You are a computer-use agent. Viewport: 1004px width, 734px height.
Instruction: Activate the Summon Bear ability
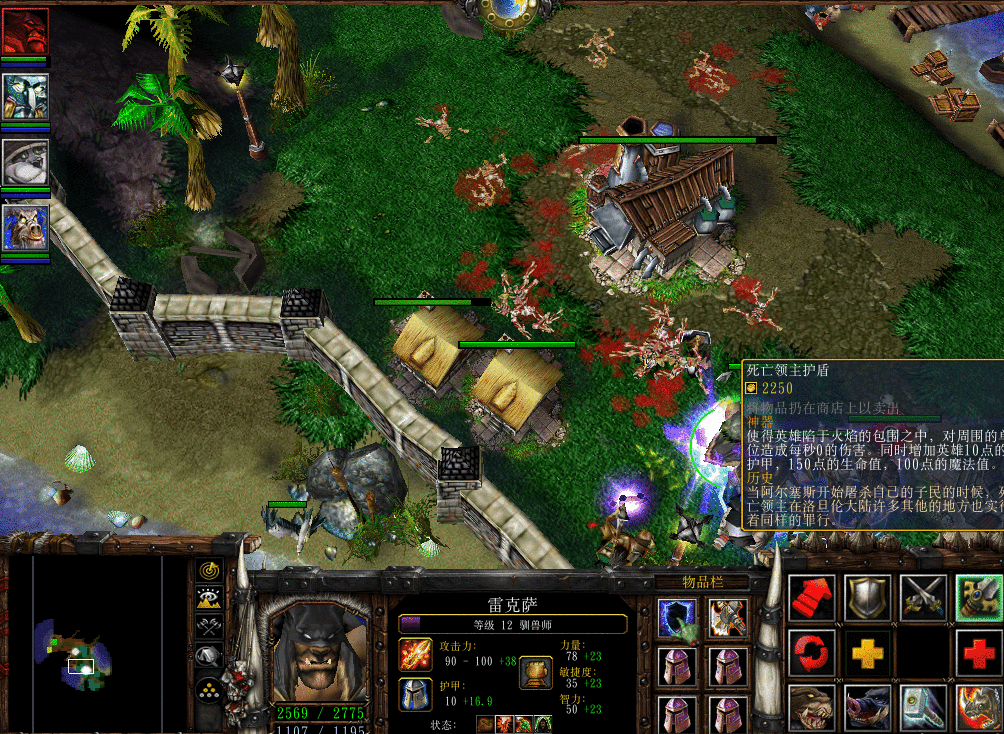812,708
